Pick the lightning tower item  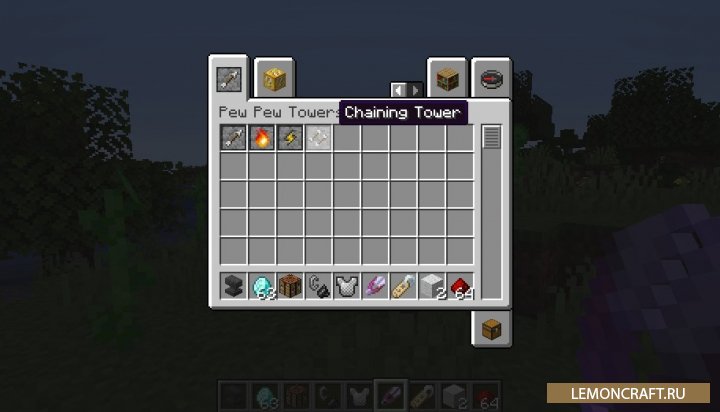[x=290, y=138]
